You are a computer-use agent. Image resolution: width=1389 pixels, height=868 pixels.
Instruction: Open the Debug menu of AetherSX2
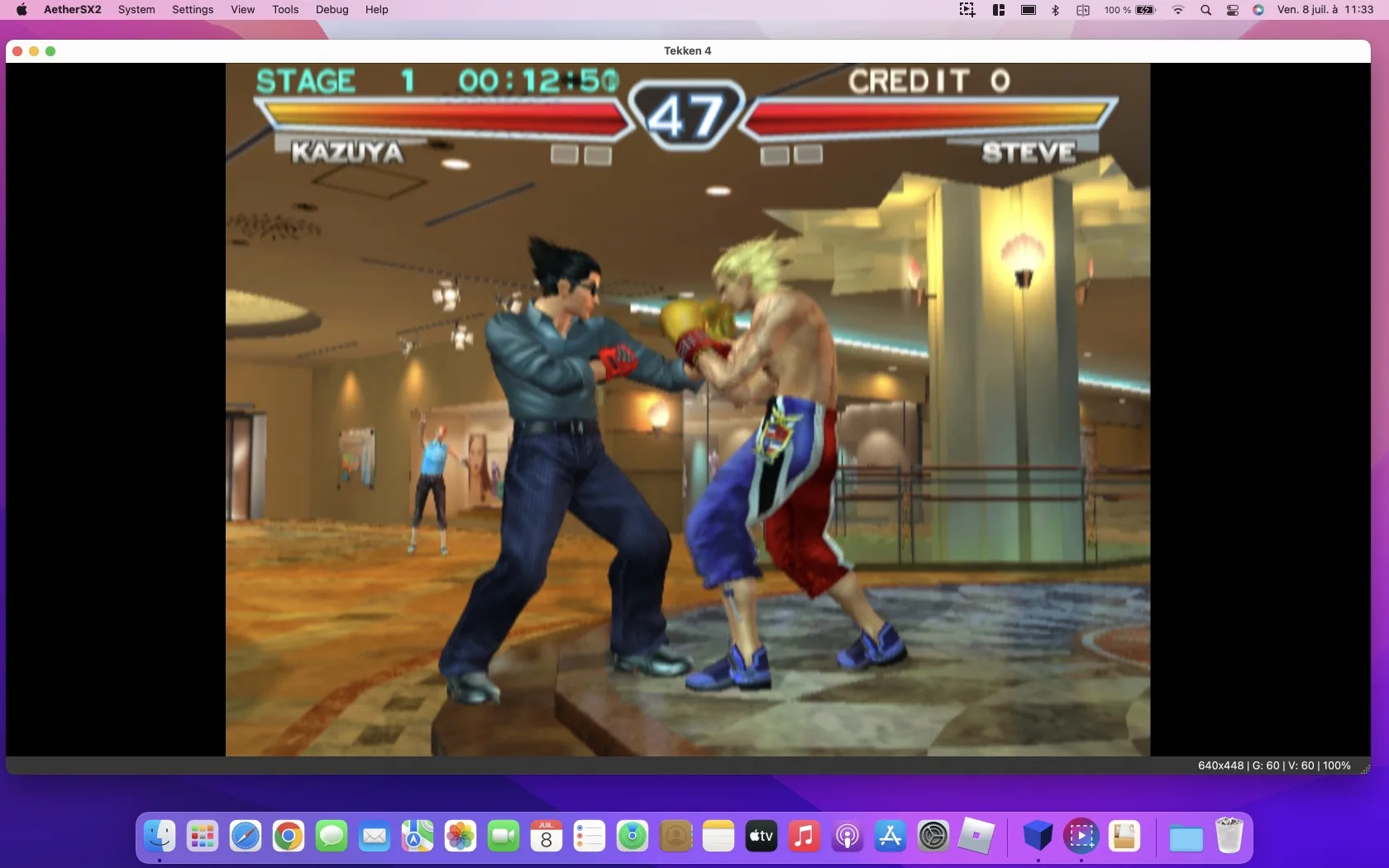click(331, 10)
